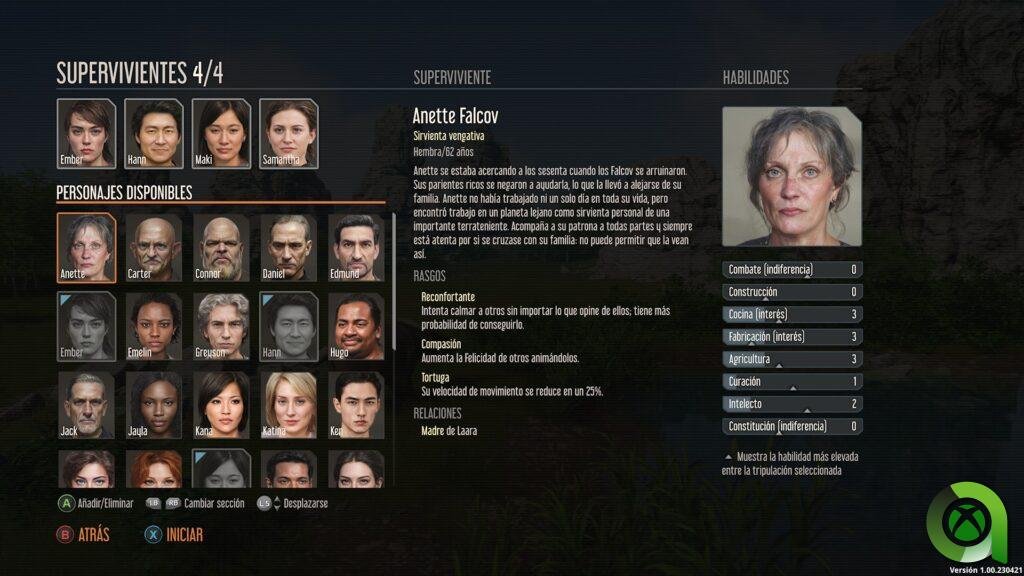Choose Jack from the character grid
Image resolution: width=1024 pixels, height=576 pixels.
[86, 405]
